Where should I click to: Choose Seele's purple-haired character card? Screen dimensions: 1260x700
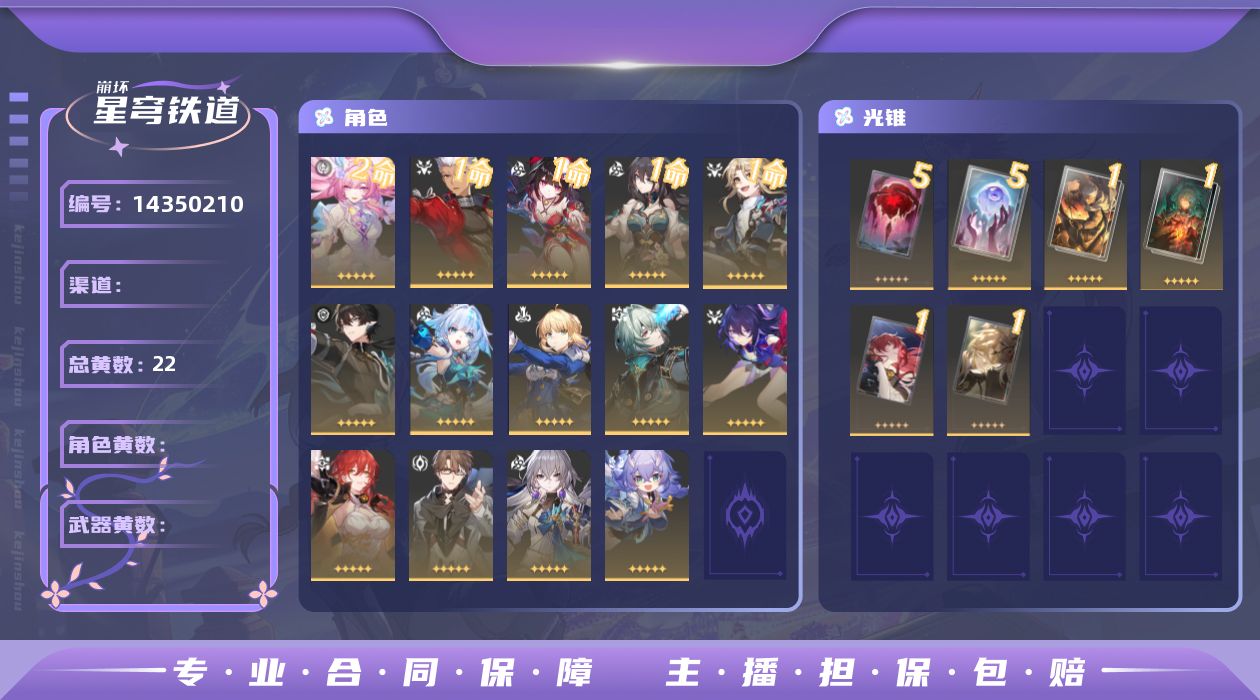745,370
